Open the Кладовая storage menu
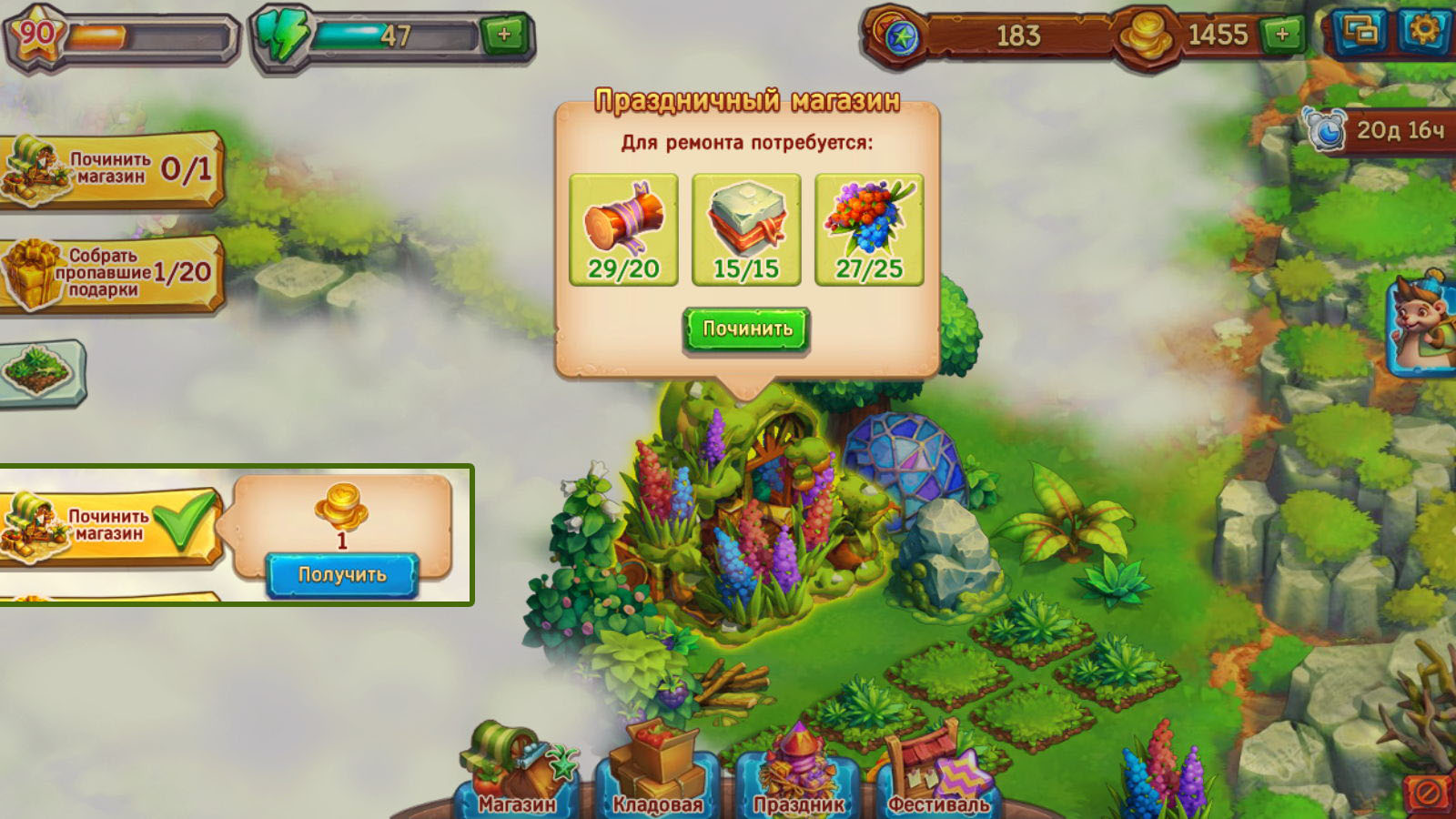1456x819 pixels. tap(657, 781)
